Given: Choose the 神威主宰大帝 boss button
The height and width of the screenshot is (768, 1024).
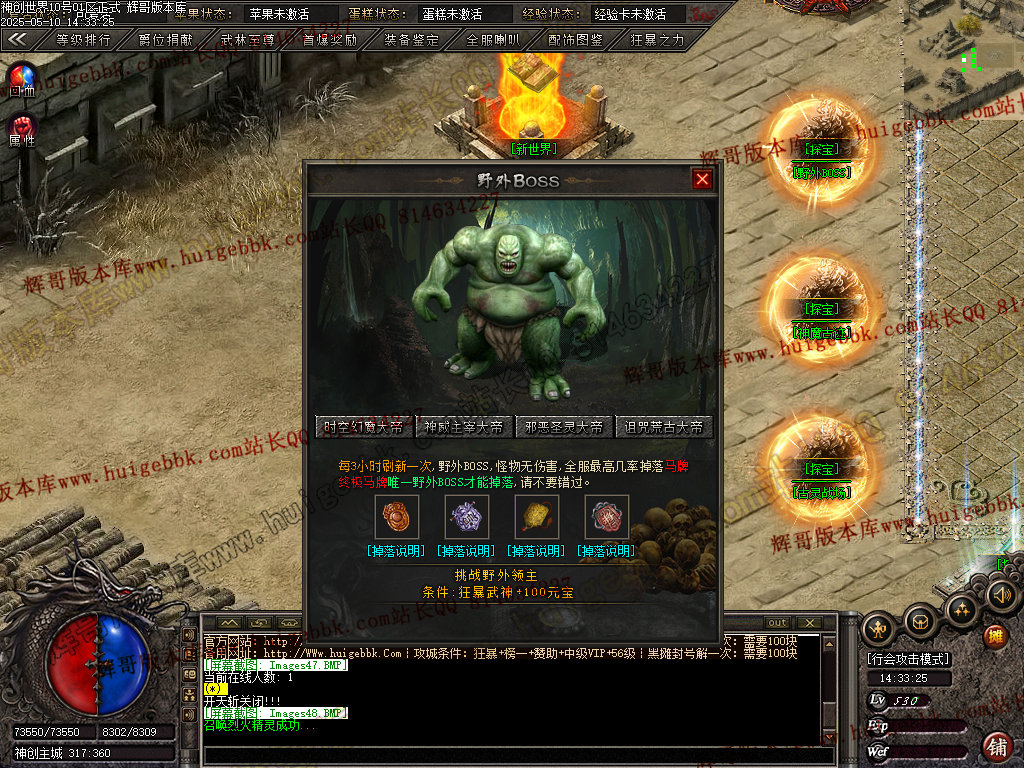Looking at the screenshot, I should 463,427.
